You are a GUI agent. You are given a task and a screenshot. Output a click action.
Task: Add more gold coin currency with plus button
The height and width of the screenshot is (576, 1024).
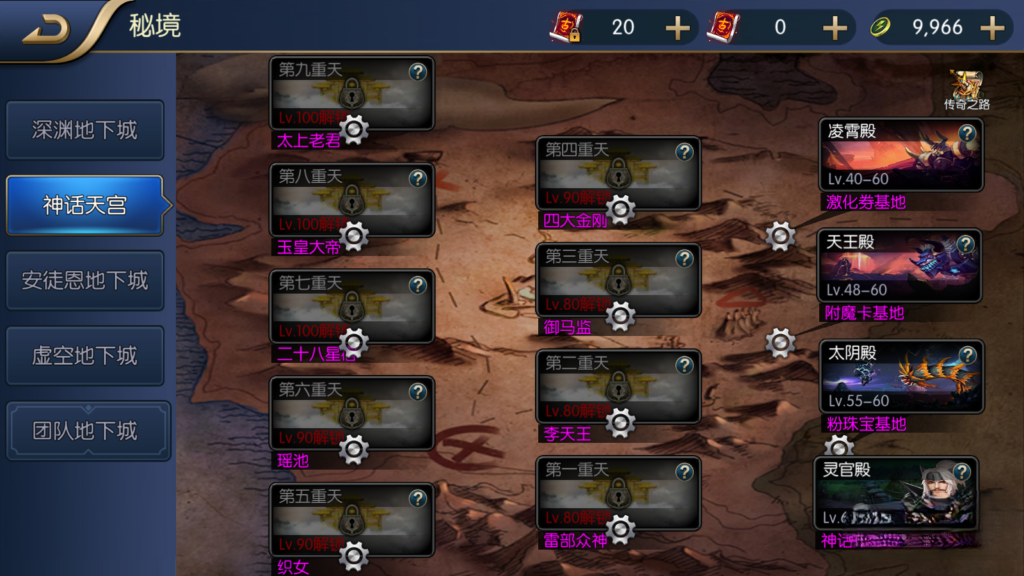coord(992,28)
